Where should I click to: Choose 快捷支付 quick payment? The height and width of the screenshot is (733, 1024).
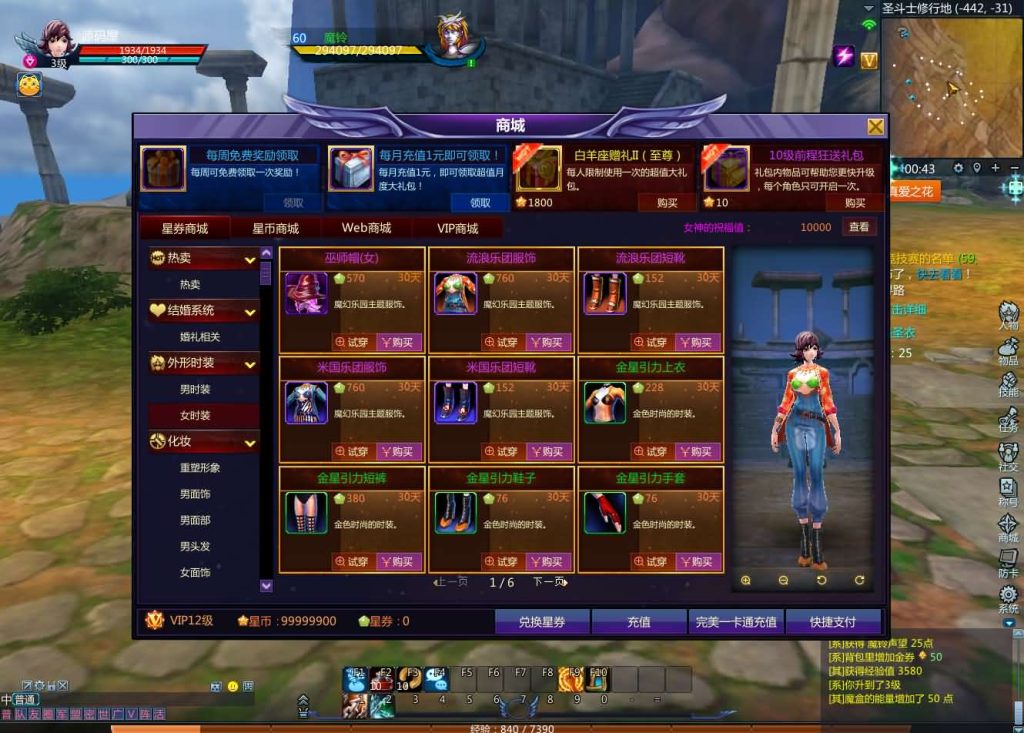833,622
